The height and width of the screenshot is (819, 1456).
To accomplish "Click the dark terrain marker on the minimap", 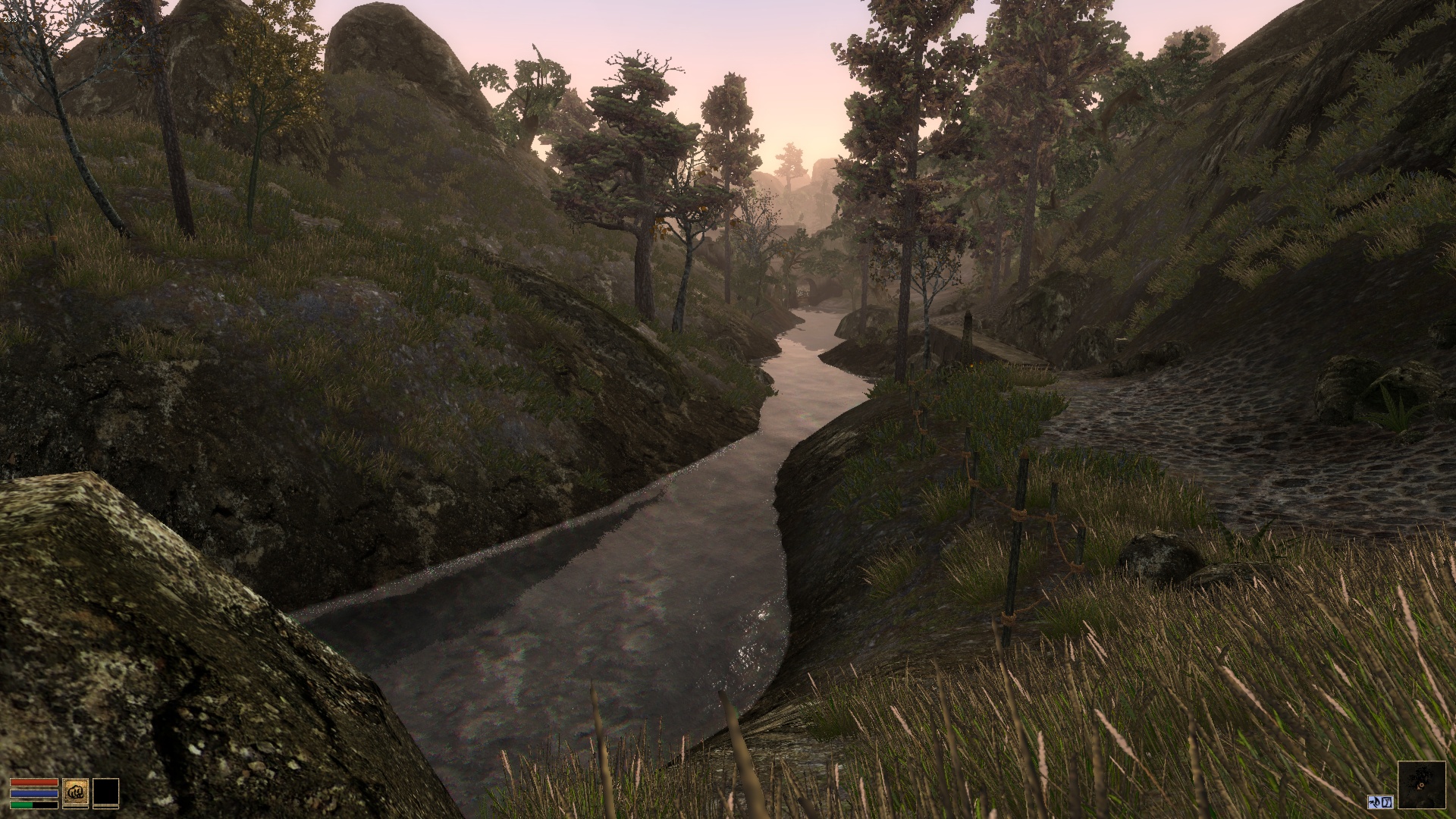I will pyautogui.click(x=1423, y=773).
